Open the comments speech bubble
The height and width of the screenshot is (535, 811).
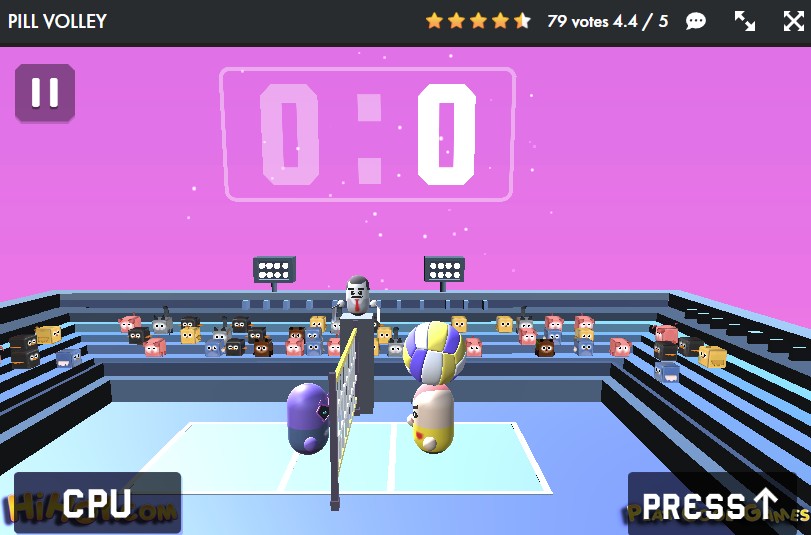696,21
